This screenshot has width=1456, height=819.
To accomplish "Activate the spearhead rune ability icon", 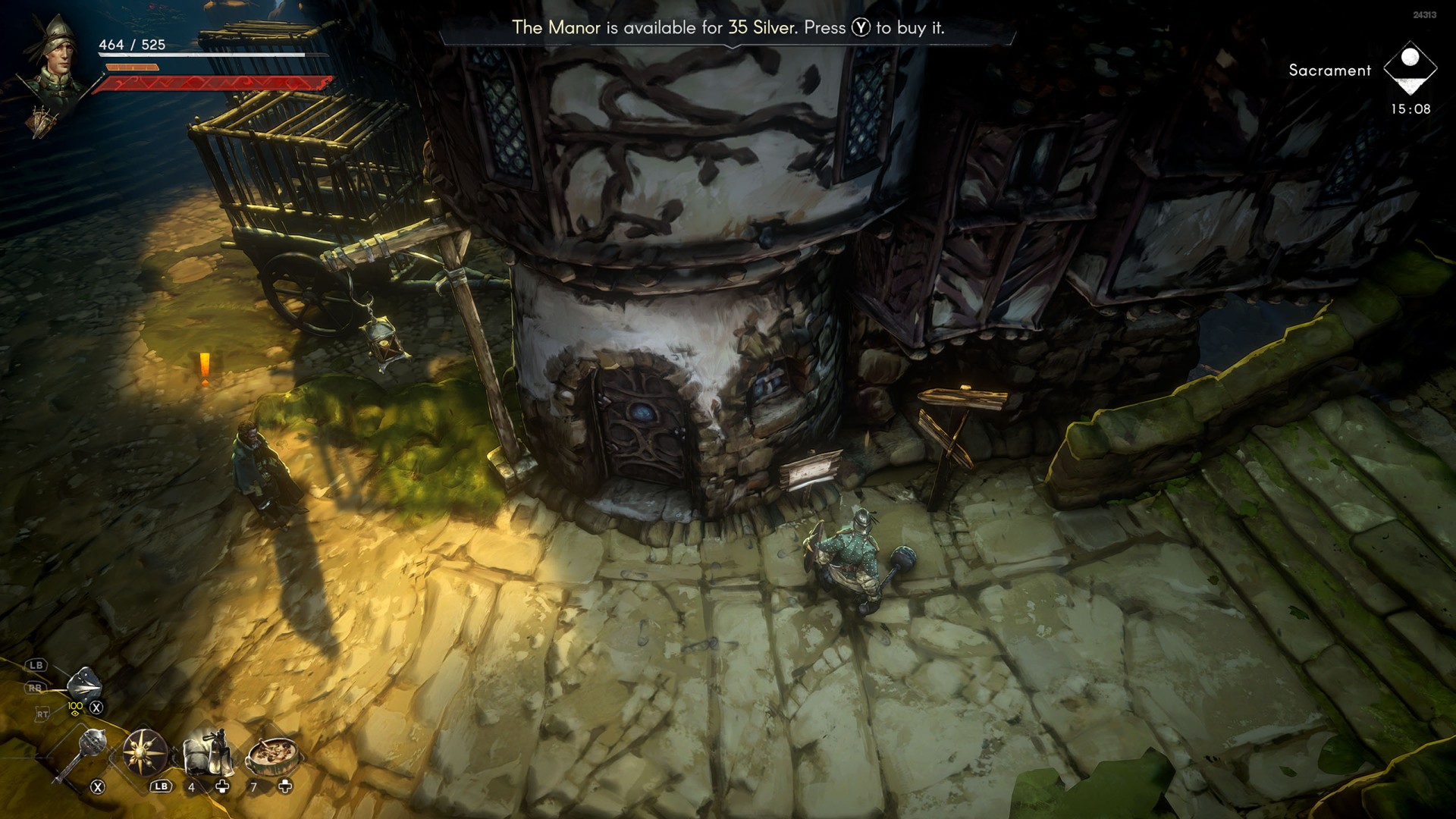I will tap(83, 685).
